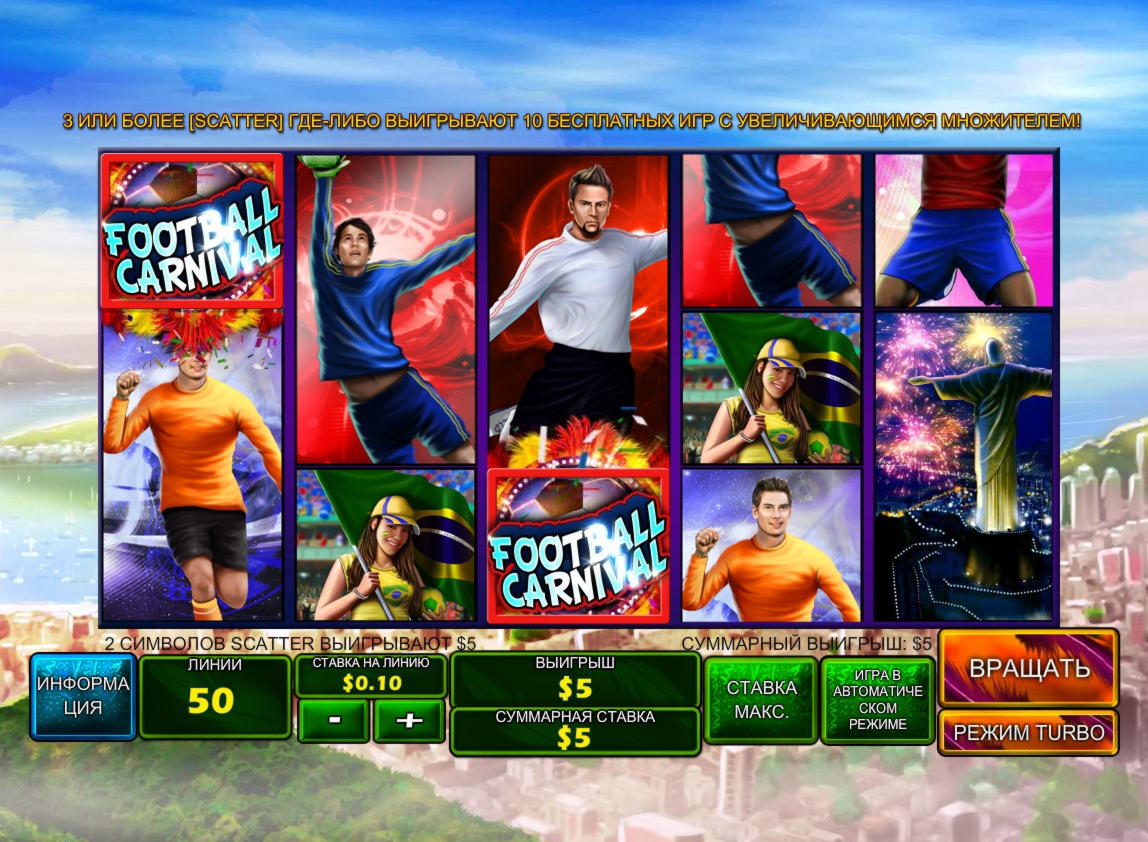
Task: Decrease line bet with minus button
Action: [x=333, y=721]
